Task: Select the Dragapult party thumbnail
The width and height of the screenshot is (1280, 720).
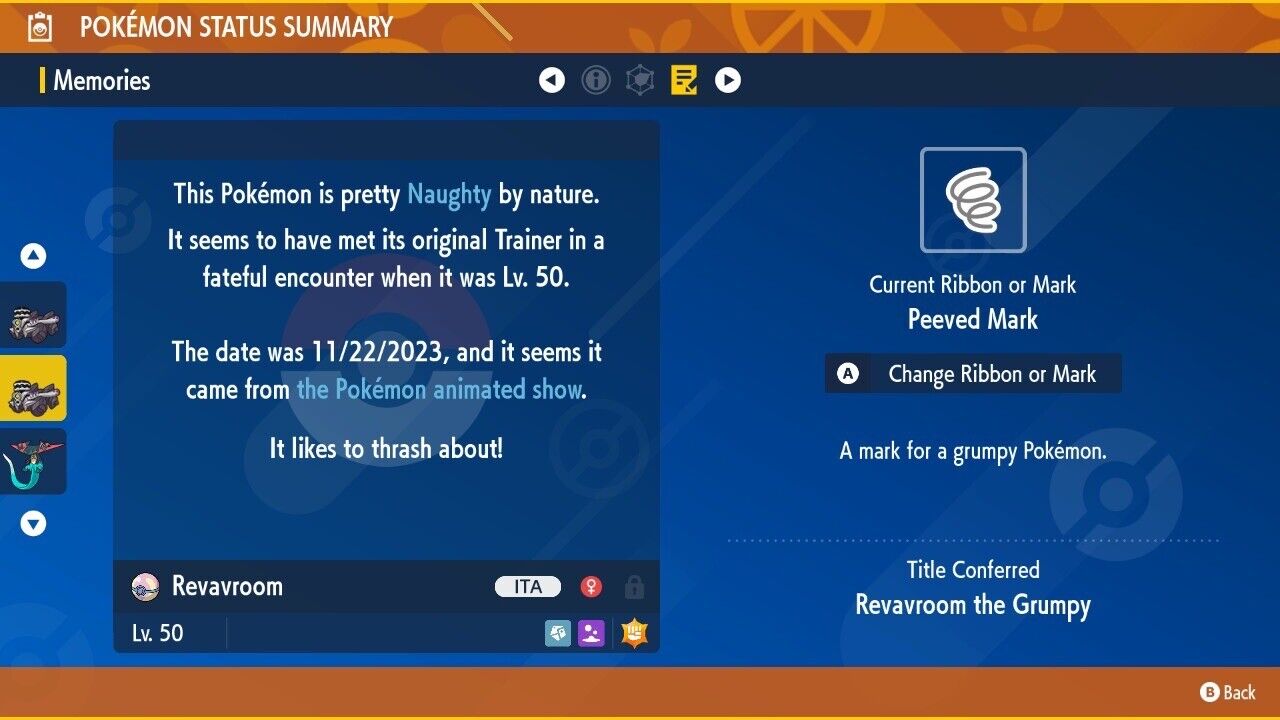Action: [34, 461]
